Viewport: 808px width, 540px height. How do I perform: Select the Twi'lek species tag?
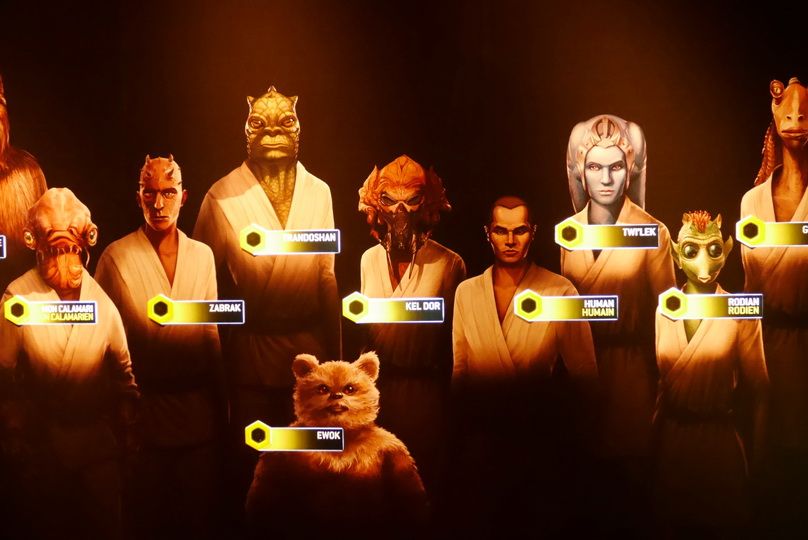click(x=608, y=235)
